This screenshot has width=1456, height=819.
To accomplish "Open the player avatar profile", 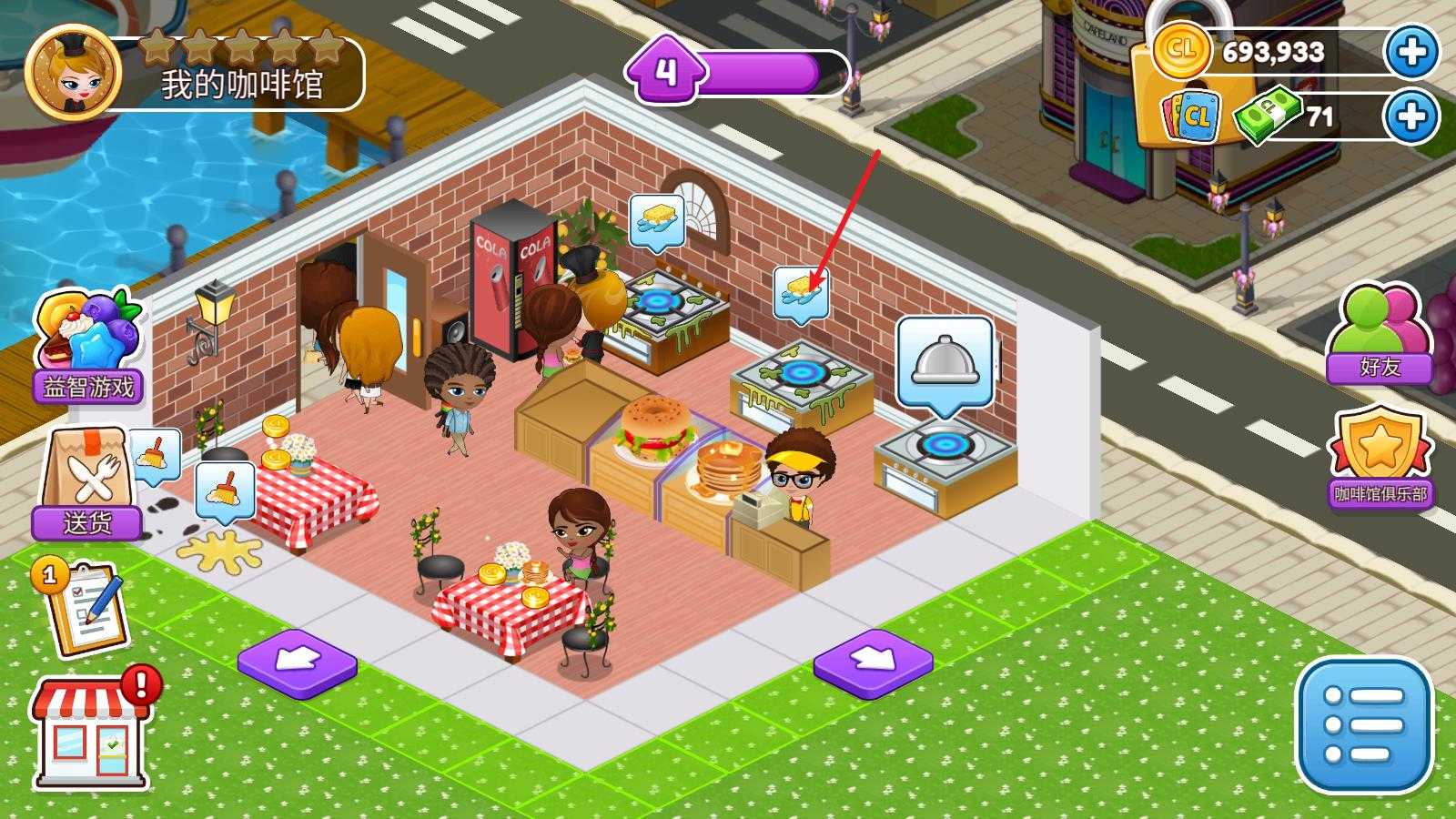I will 73,71.
